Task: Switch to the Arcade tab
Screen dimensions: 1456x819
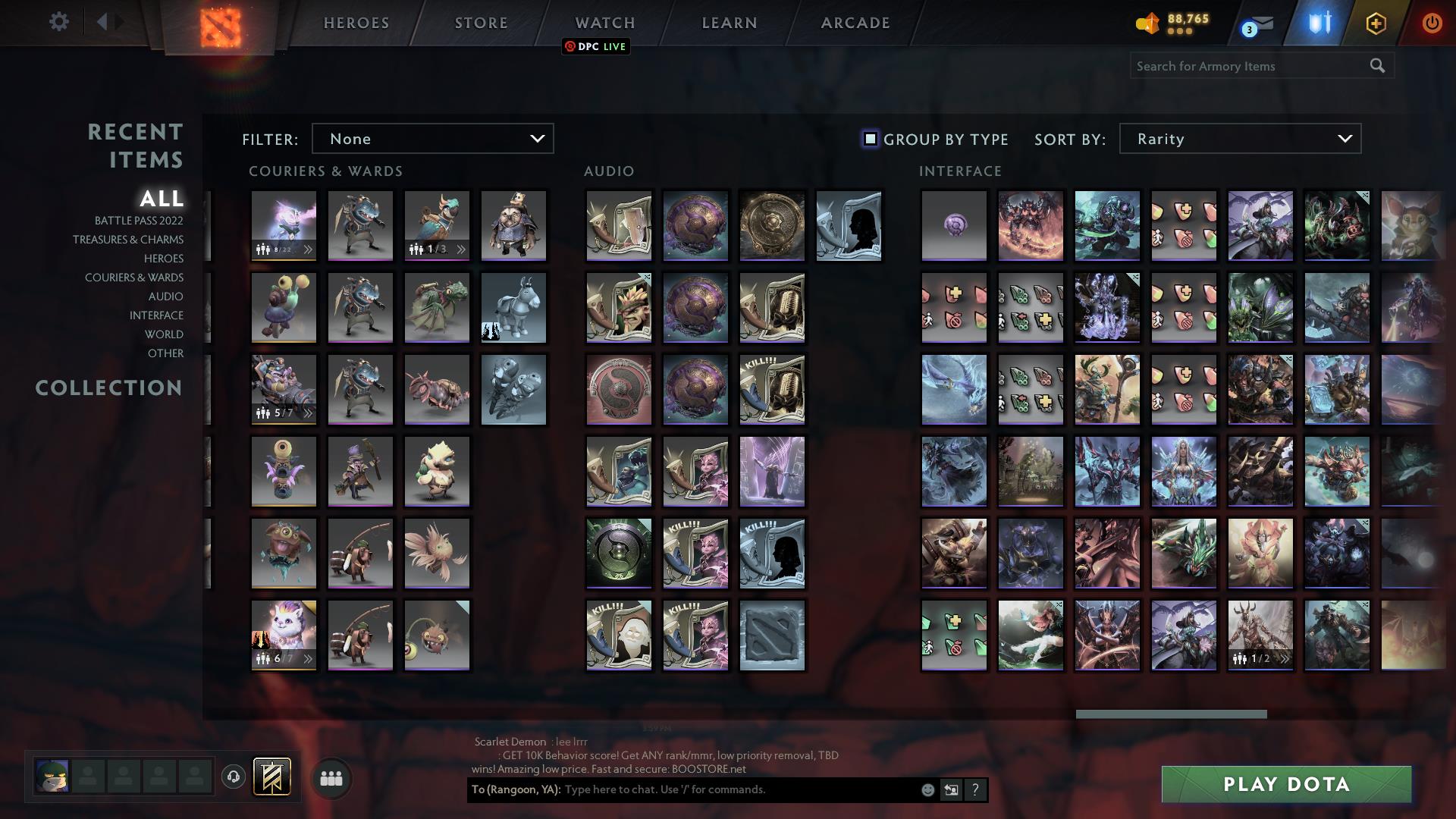Action: (854, 23)
